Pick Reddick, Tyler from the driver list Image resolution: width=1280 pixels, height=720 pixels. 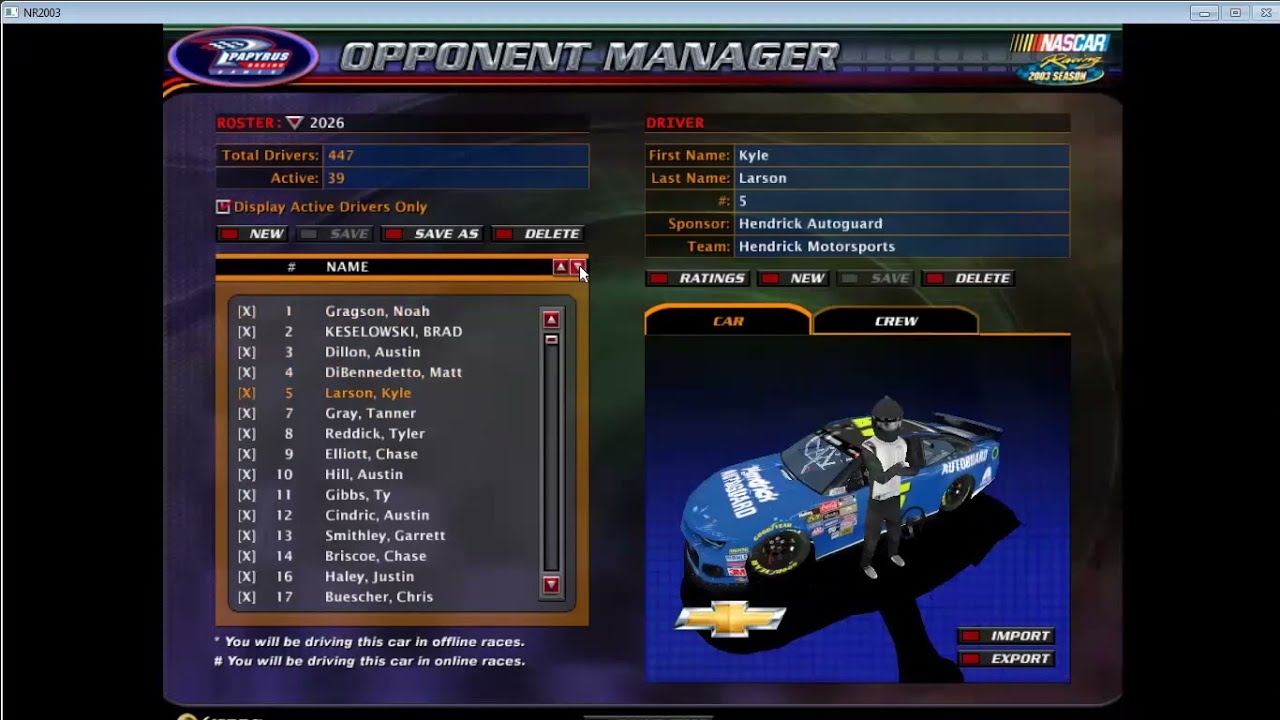pyautogui.click(x=374, y=434)
